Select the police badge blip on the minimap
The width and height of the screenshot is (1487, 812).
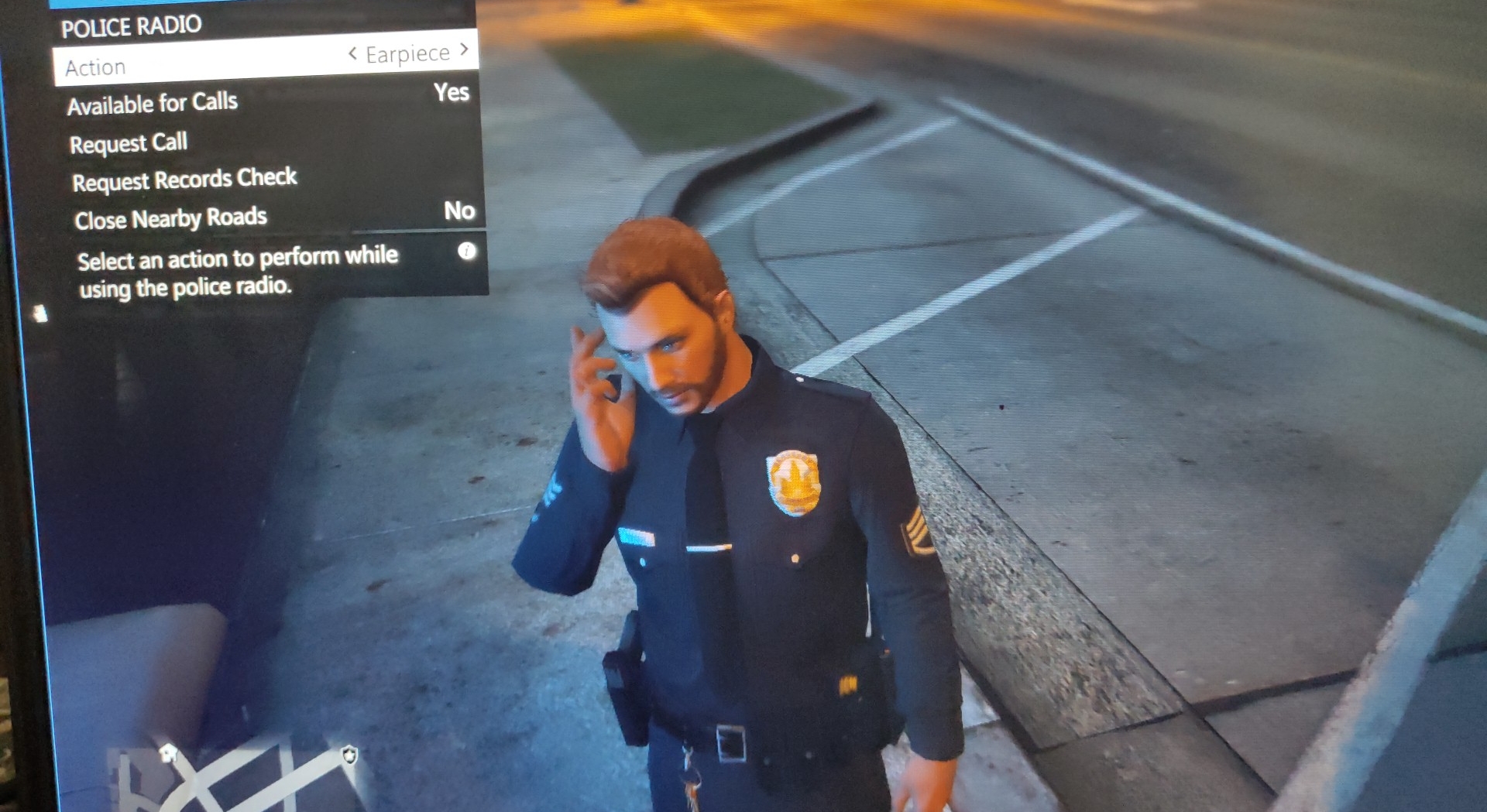[x=350, y=755]
